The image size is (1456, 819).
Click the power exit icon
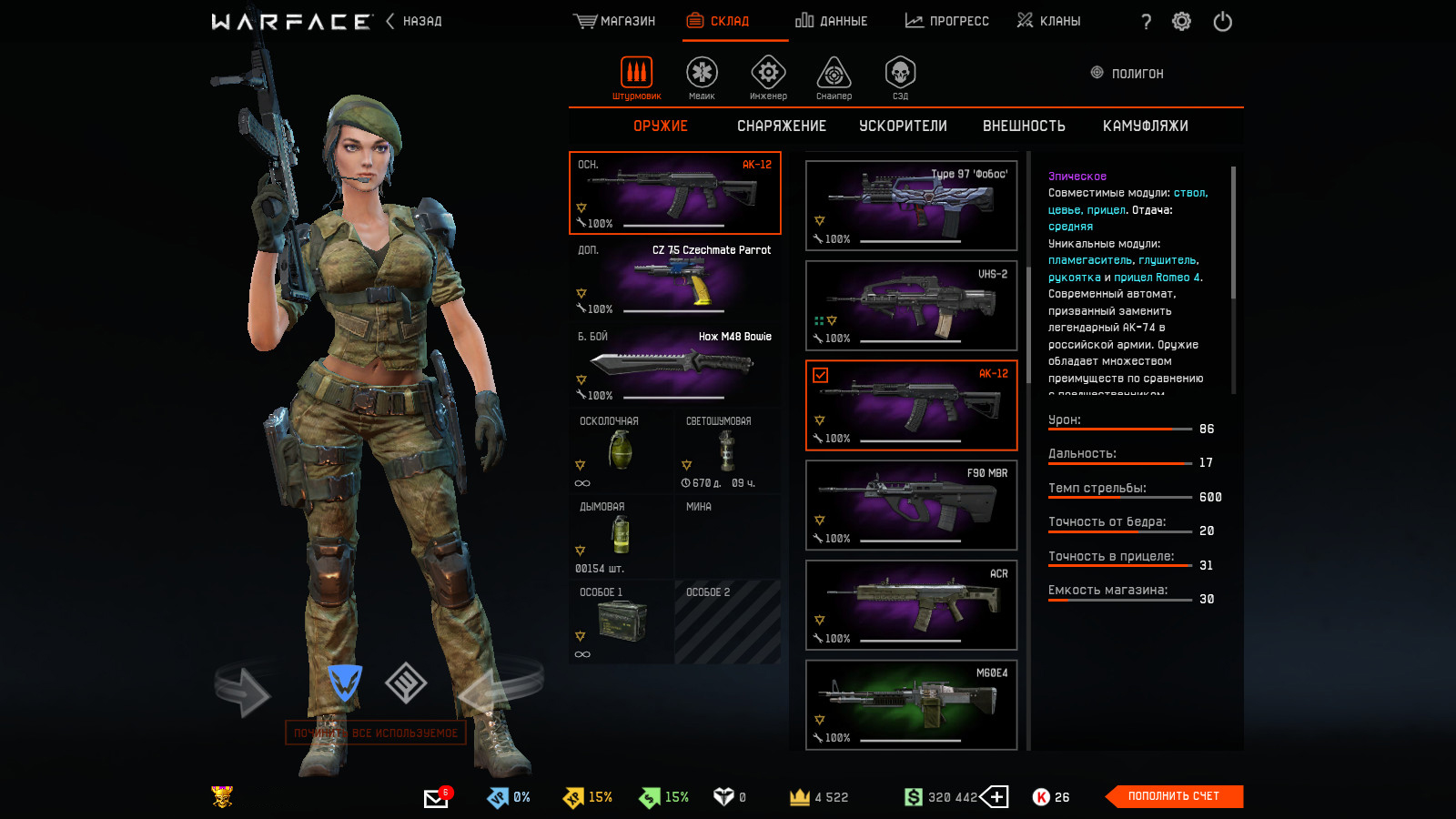click(1222, 22)
